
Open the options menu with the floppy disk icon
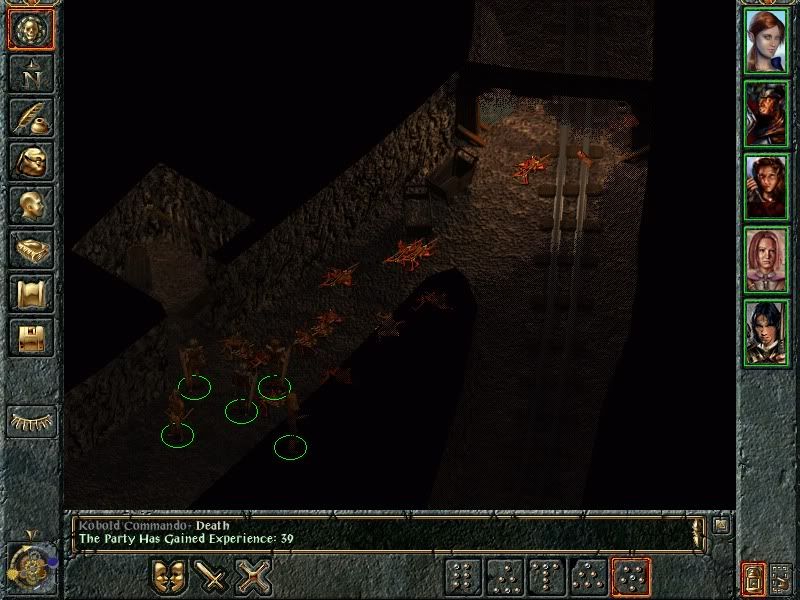[30, 337]
